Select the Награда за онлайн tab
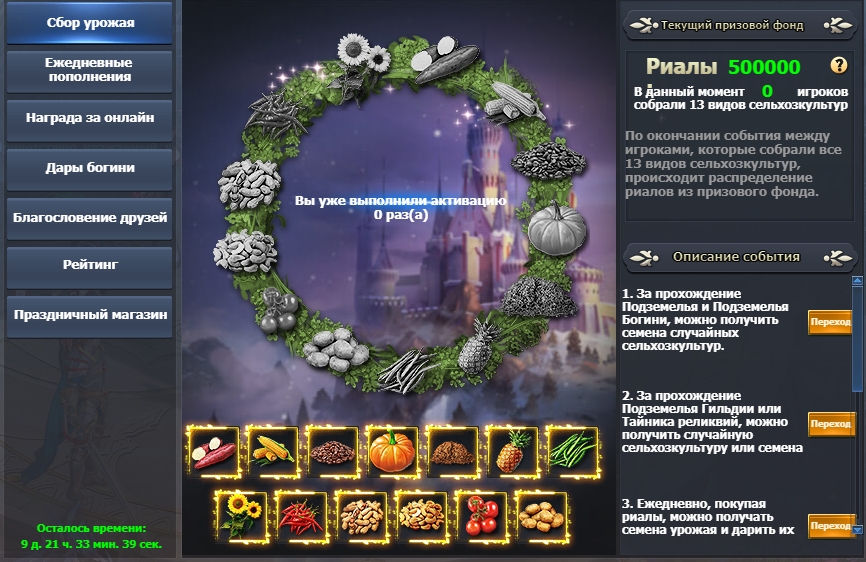The image size is (866, 562). point(90,118)
